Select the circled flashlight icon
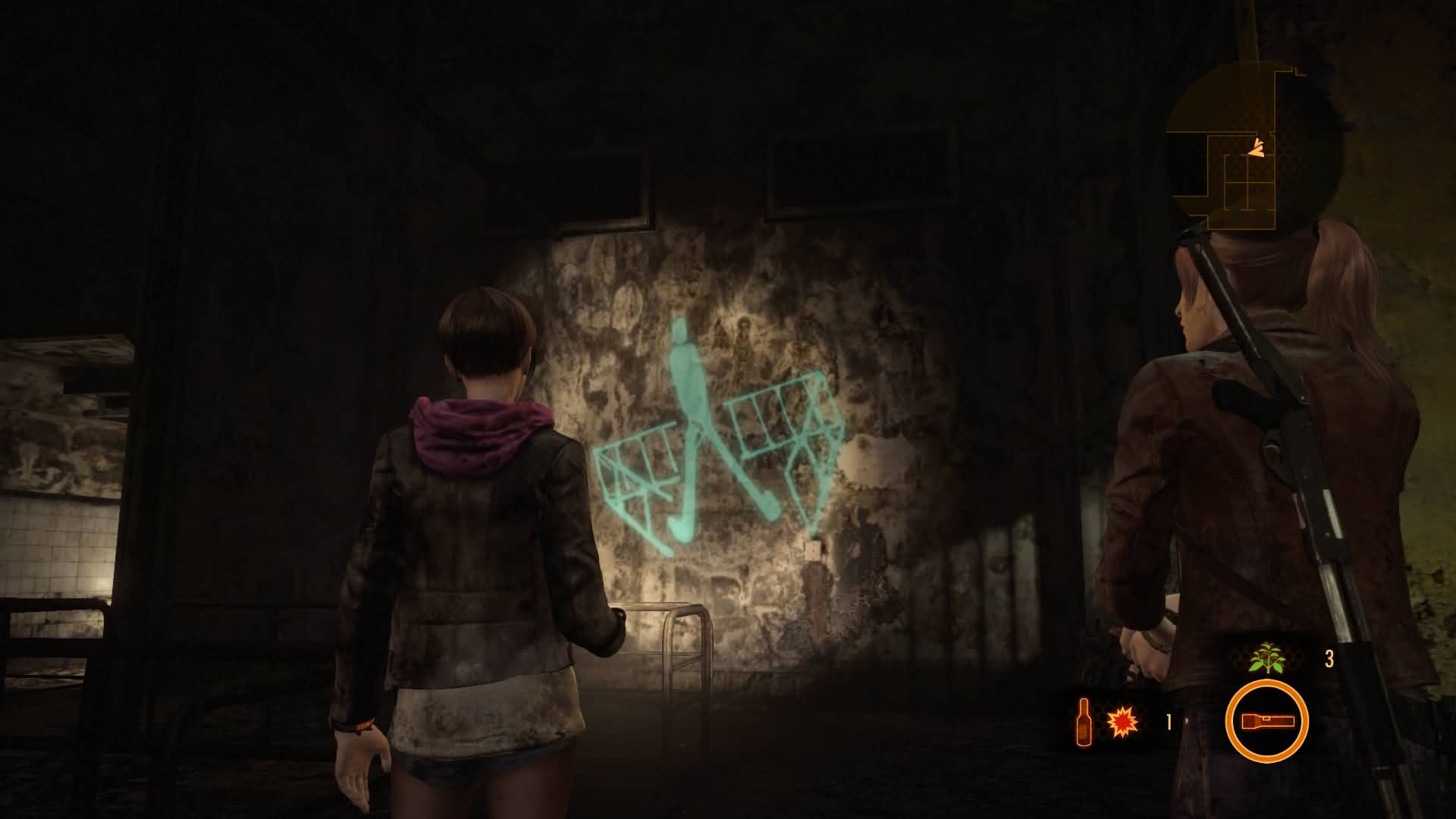This screenshot has height=819, width=1456. 1266,721
